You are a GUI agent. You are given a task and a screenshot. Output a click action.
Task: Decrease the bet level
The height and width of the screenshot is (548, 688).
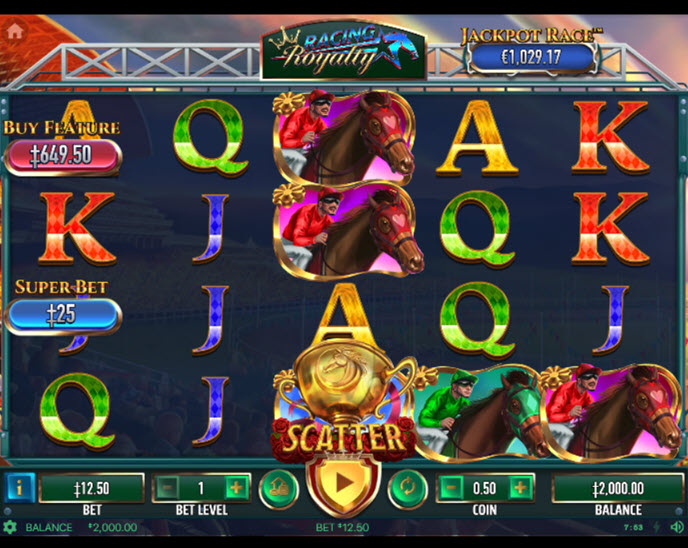(x=167, y=488)
